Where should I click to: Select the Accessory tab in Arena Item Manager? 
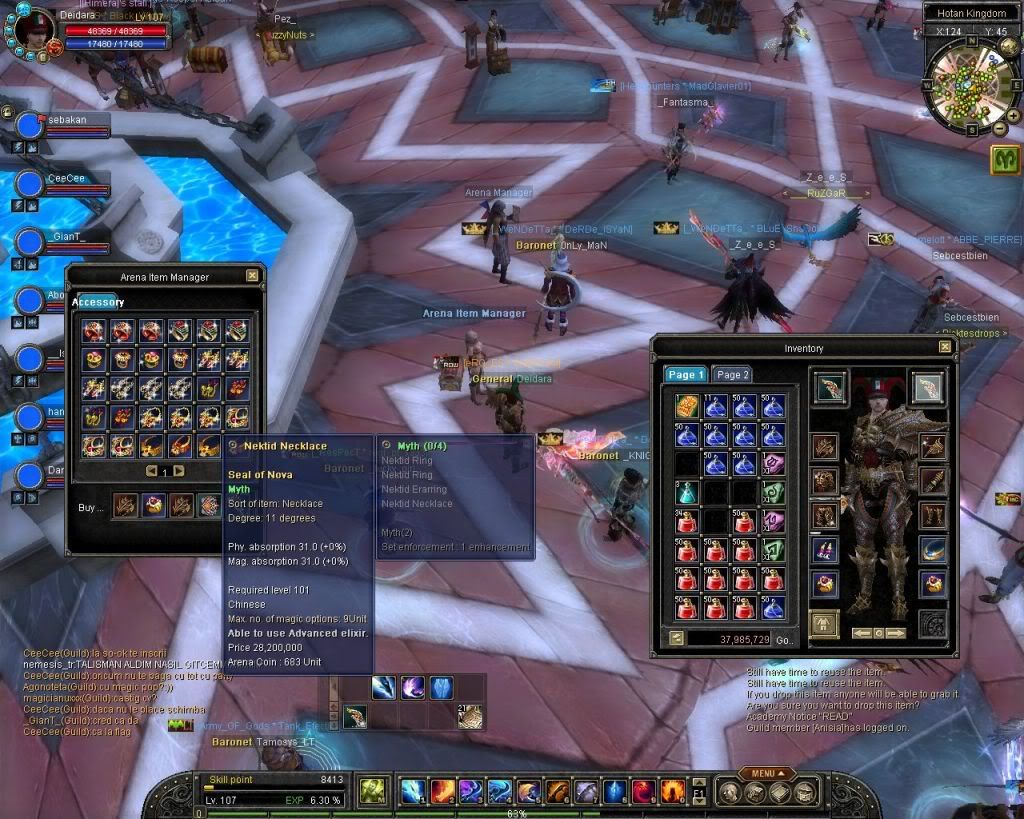pyautogui.click(x=98, y=302)
